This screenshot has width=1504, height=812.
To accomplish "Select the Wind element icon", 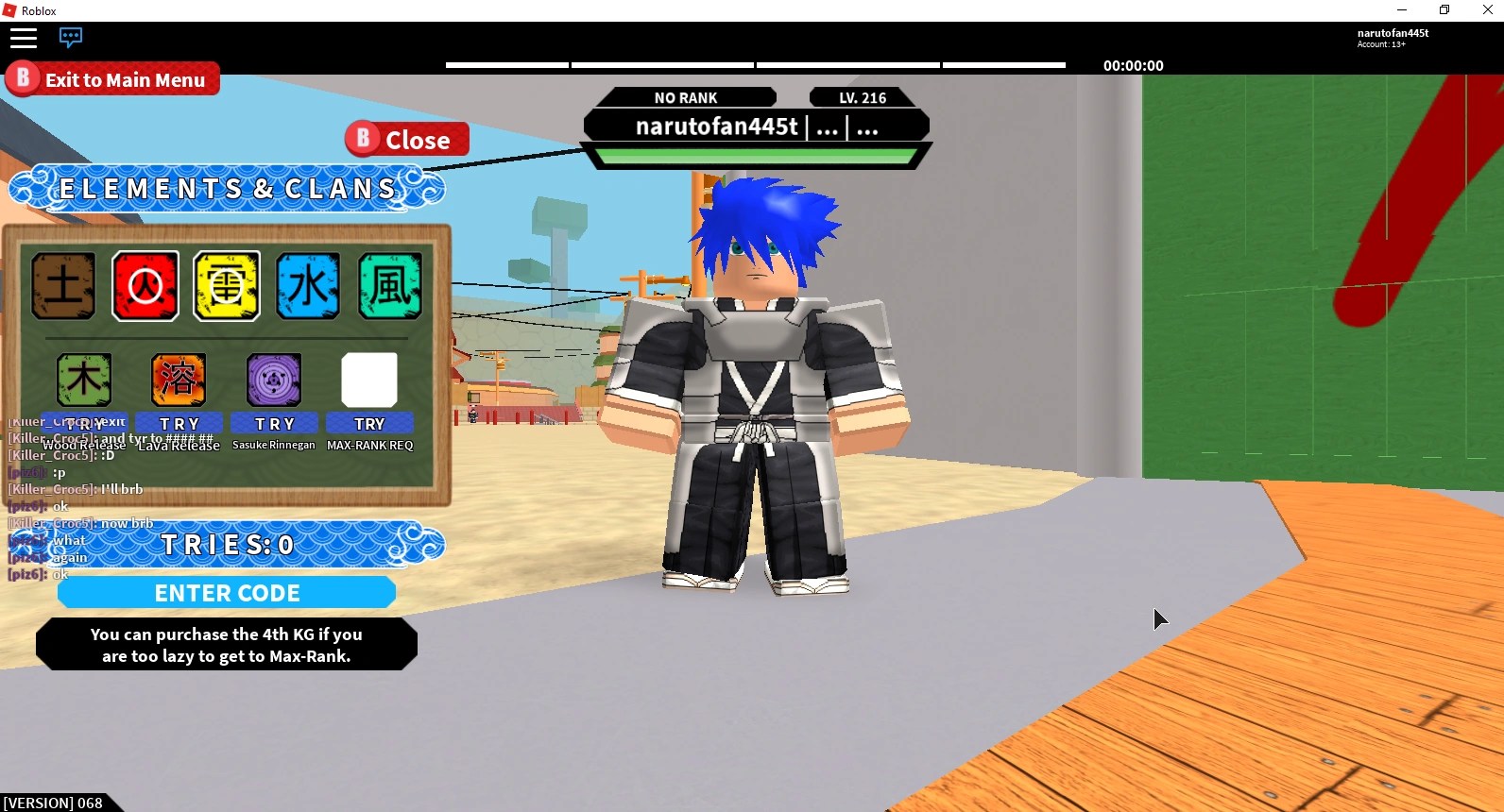I will [x=388, y=285].
